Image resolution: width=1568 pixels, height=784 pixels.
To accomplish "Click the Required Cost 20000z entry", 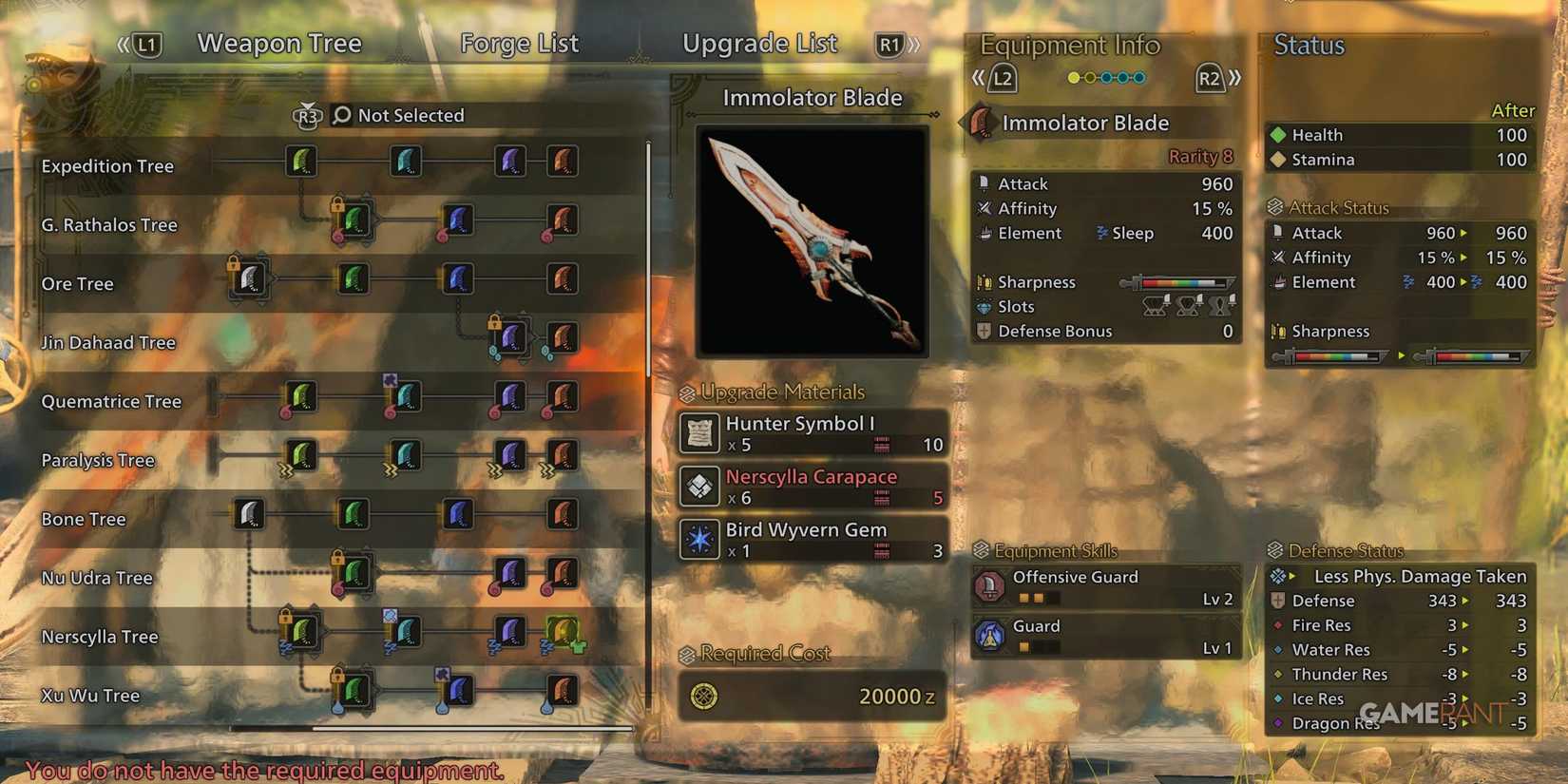I will tap(813, 696).
